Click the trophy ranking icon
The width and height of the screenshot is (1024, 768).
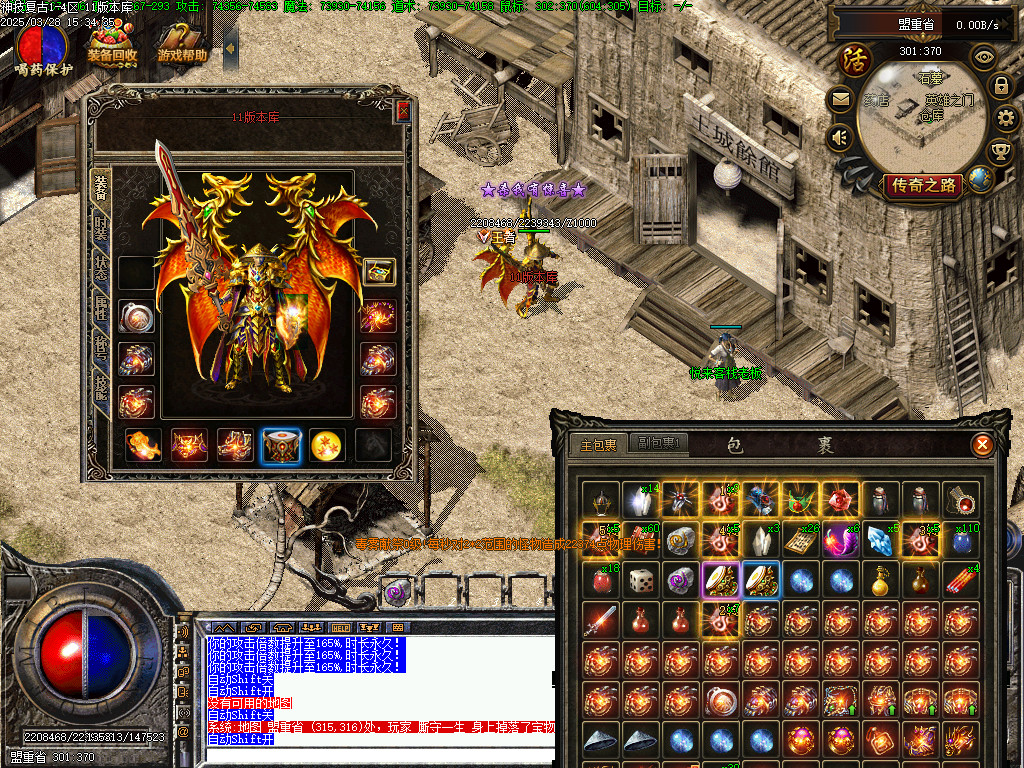[x=999, y=151]
